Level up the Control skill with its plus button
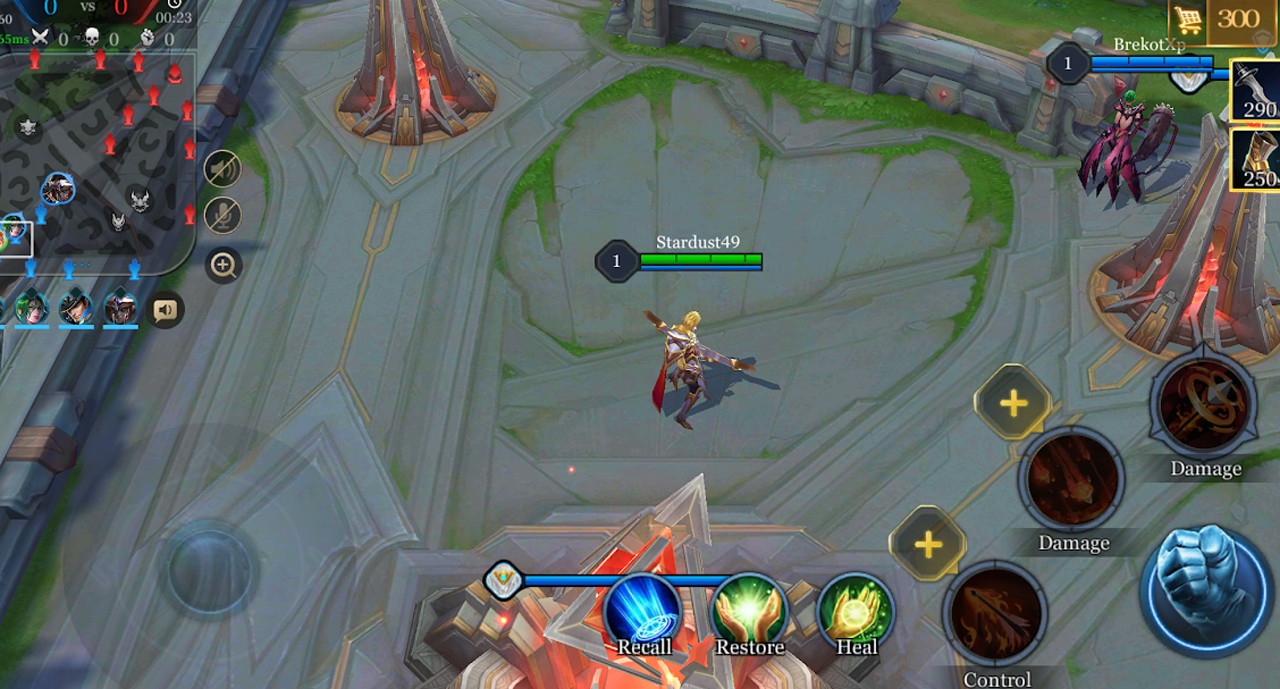The height and width of the screenshot is (689, 1280). point(928,544)
